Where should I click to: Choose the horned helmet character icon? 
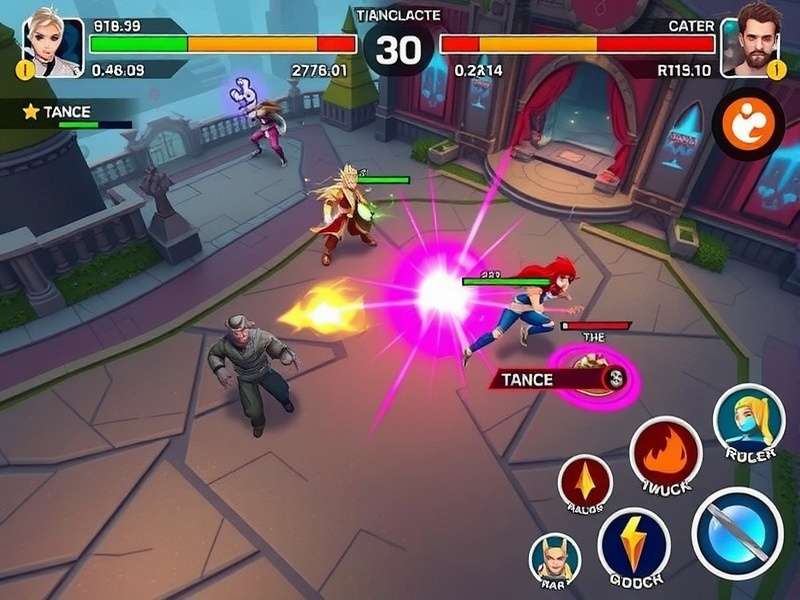[554, 557]
